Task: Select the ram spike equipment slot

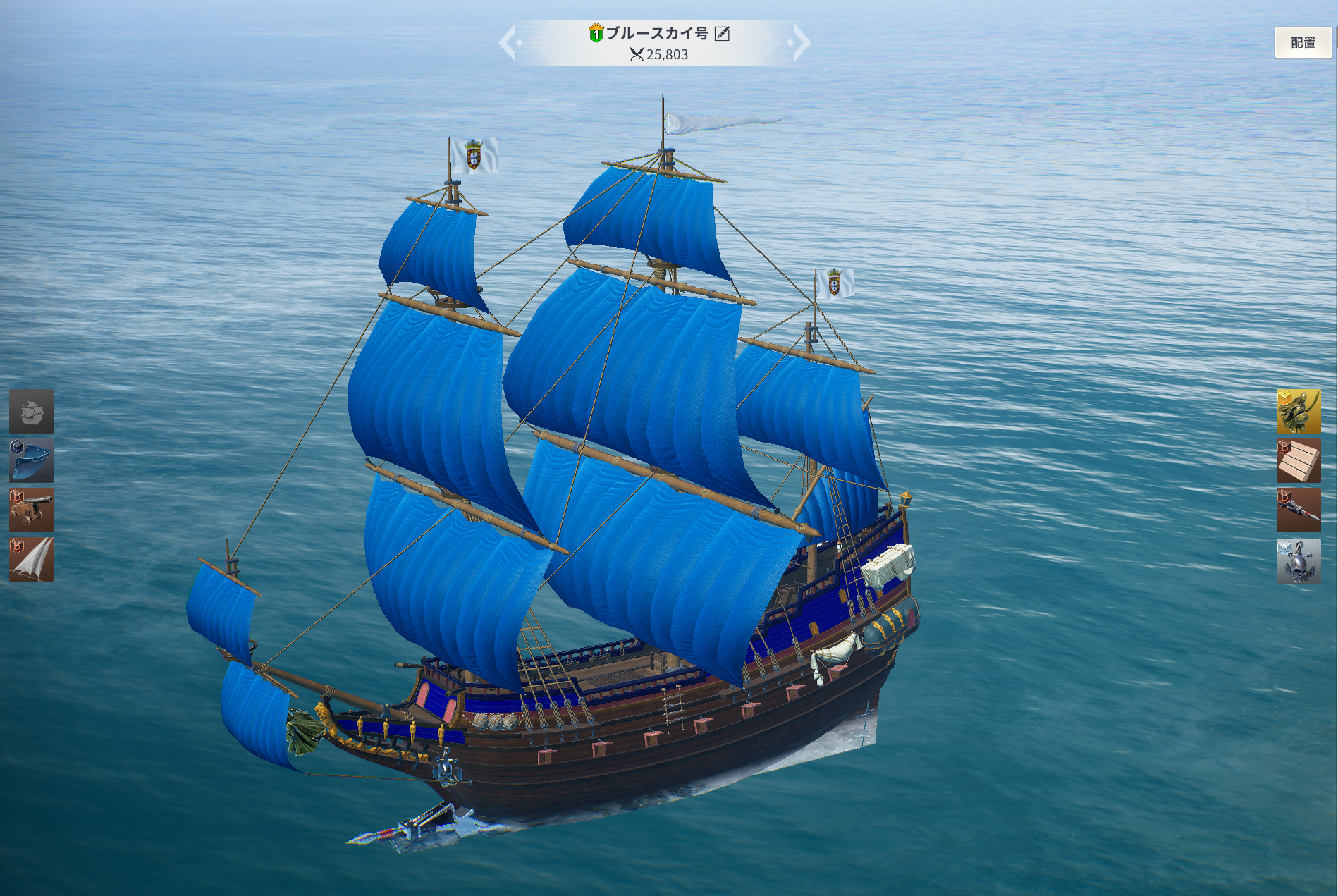Action: coord(1298,510)
